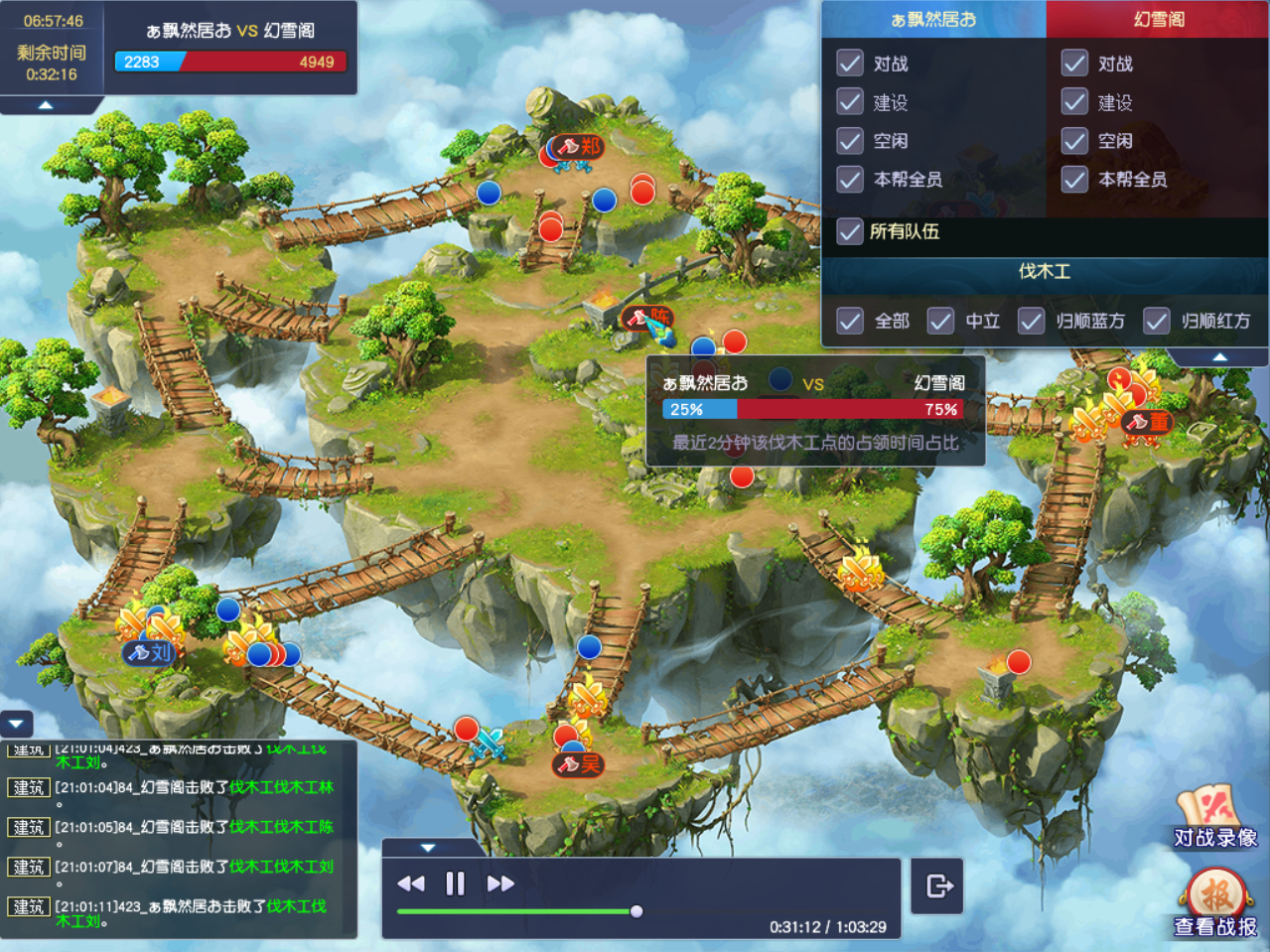Pause the battle replay playback

coord(455,884)
